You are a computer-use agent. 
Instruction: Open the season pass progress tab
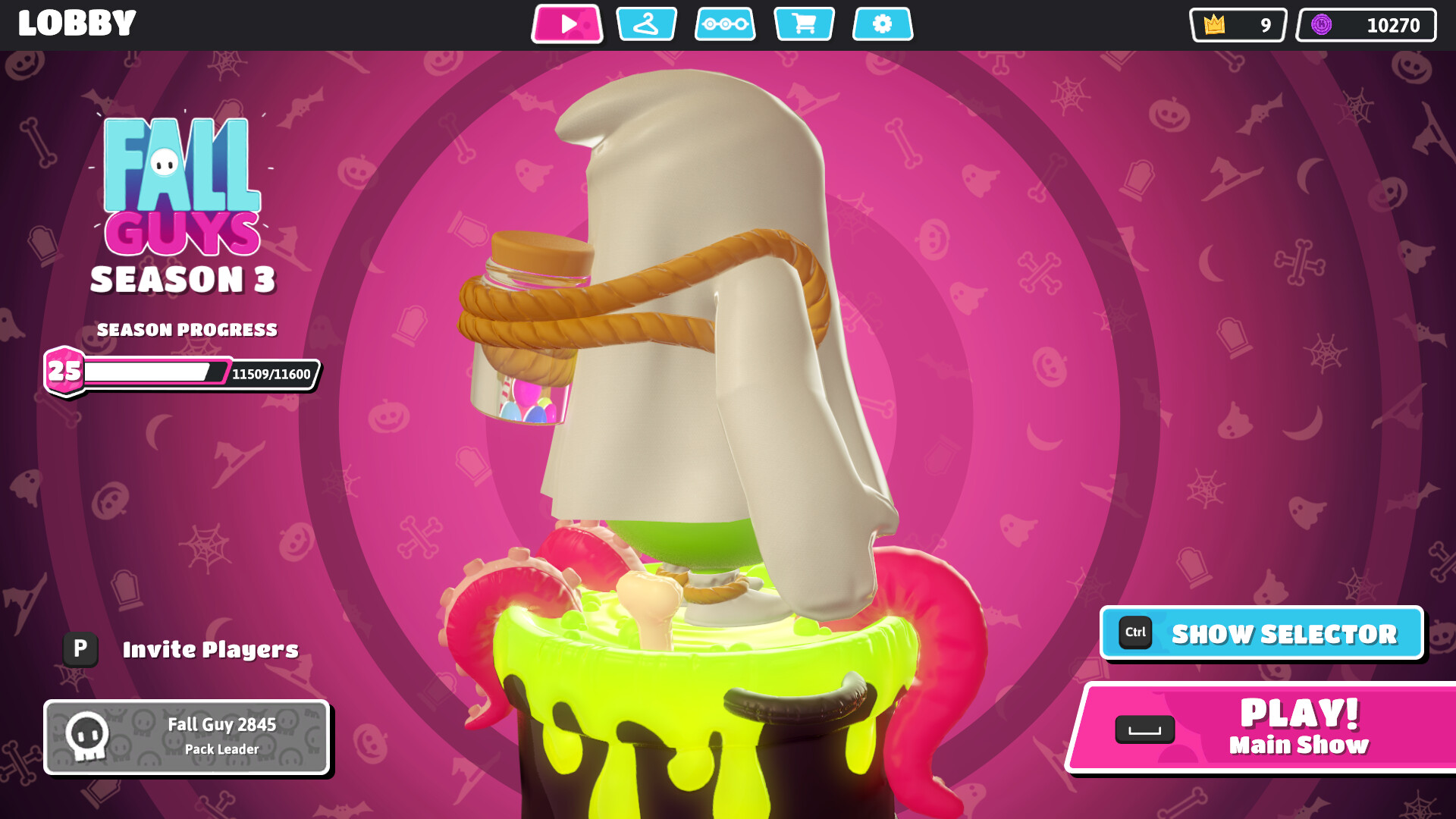[x=725, y=24]
